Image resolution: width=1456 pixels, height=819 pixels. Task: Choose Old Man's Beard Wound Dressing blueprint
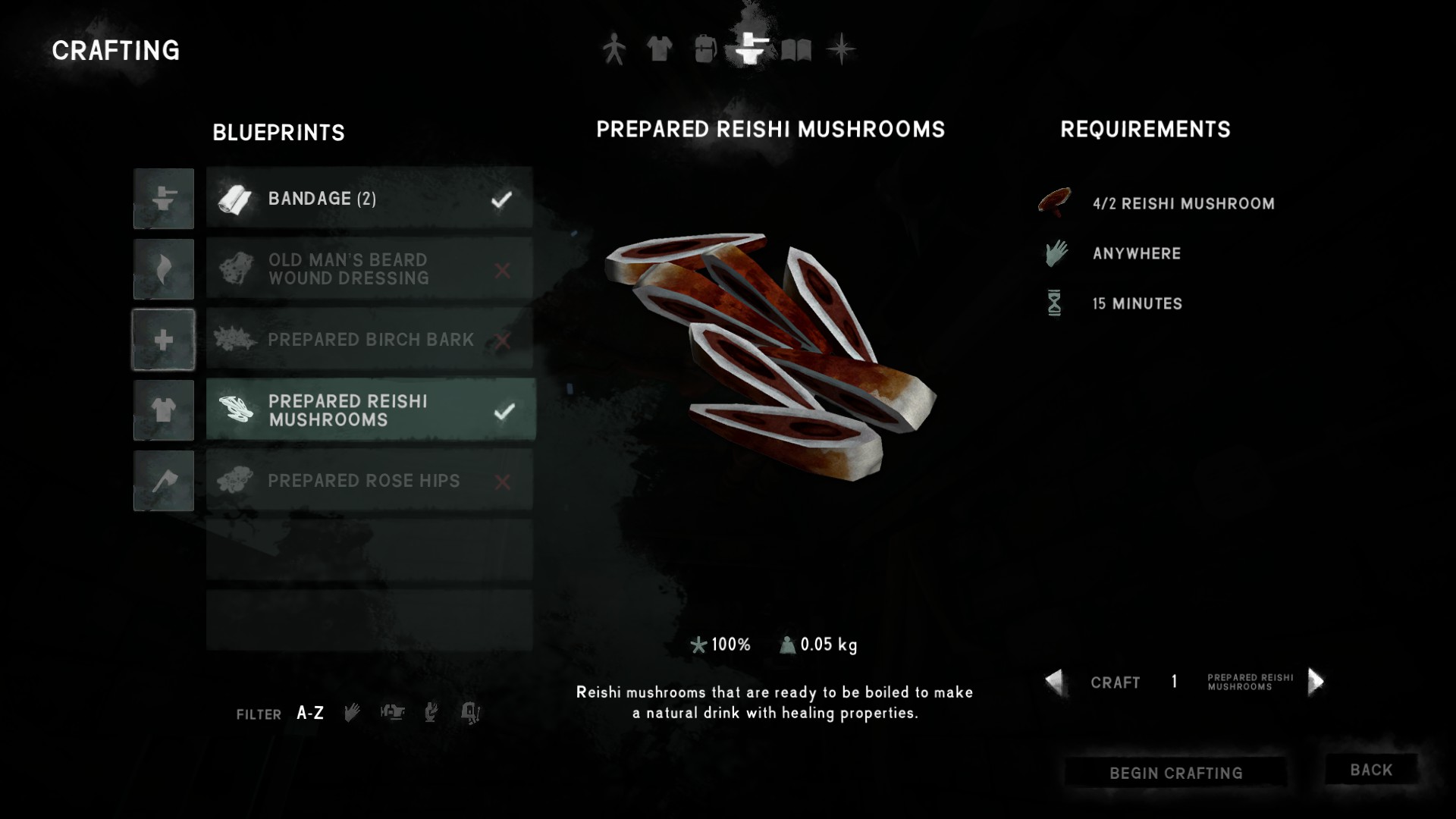point(369,269)
